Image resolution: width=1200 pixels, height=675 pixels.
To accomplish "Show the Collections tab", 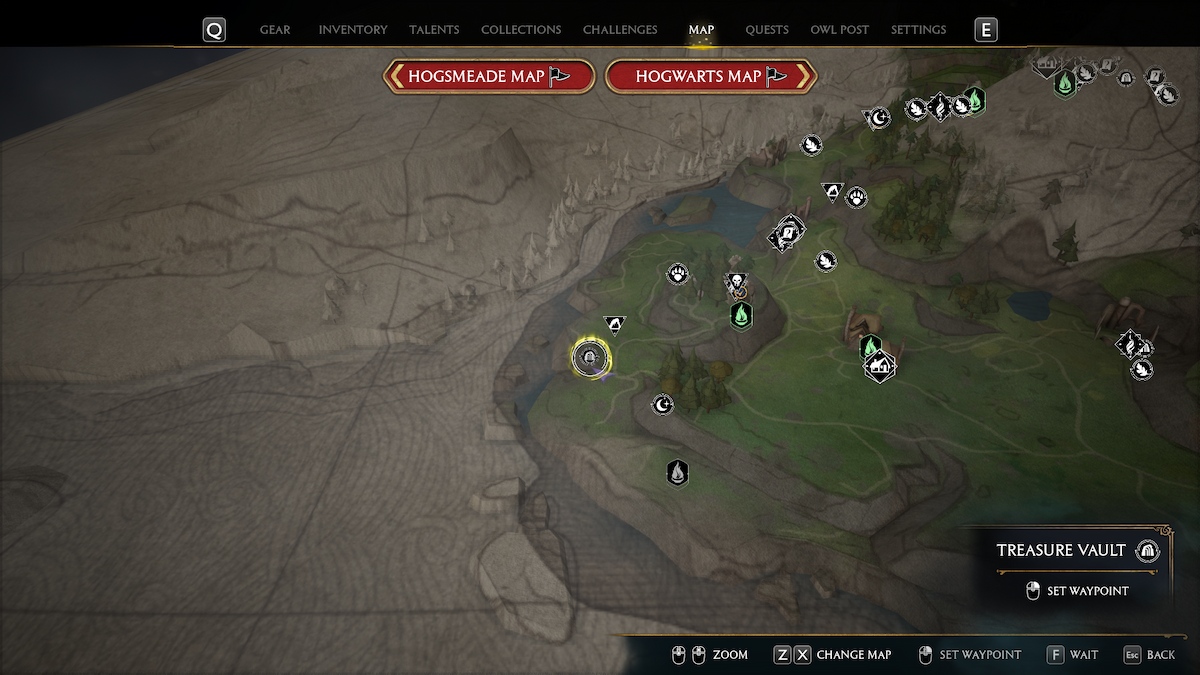I will click(x=521, y=30).
